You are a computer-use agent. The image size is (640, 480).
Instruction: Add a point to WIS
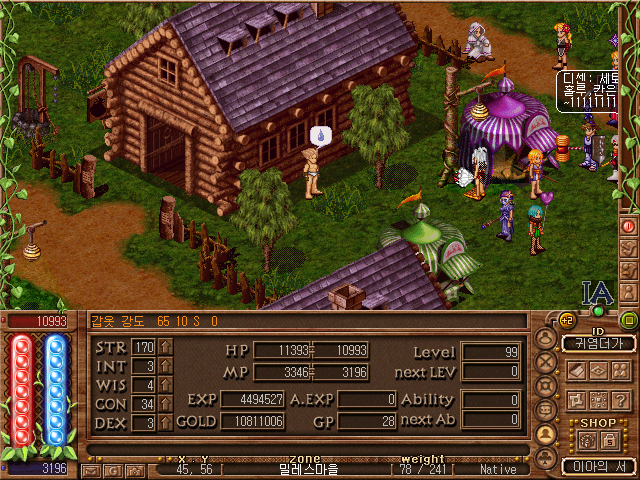[166, 385]
